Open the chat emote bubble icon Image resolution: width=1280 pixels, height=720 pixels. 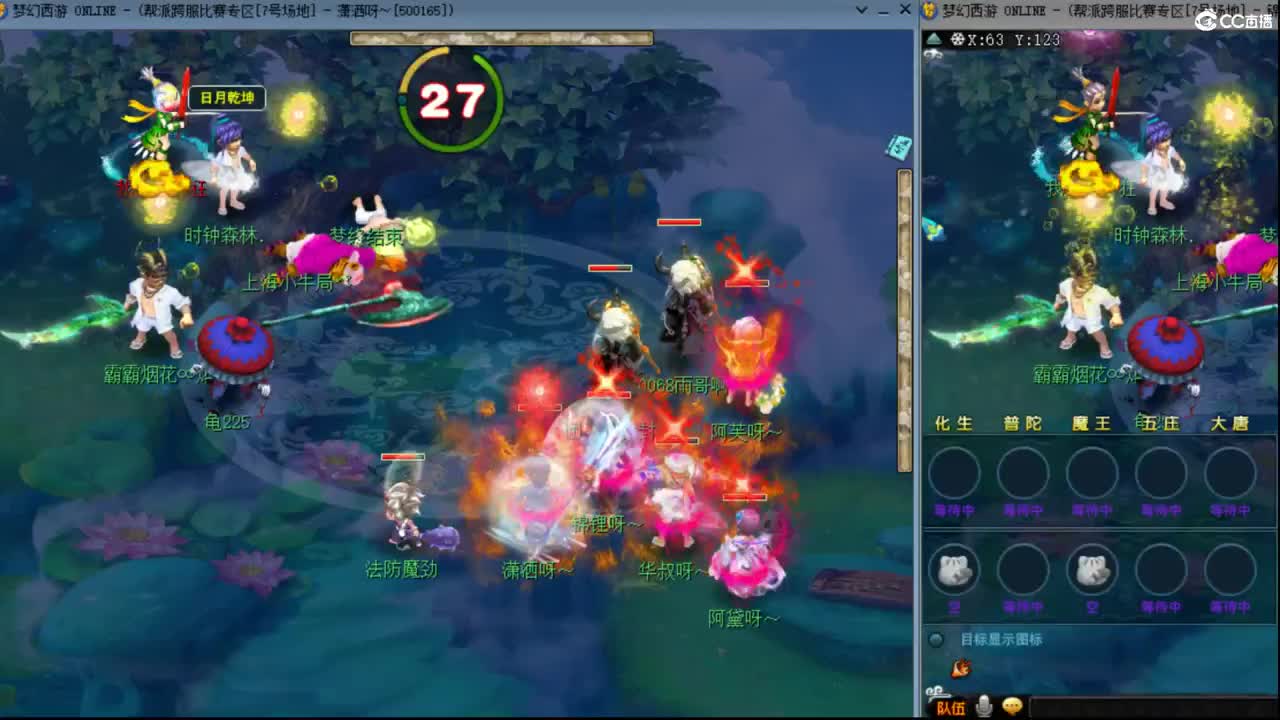click(x=1012, y=704)
